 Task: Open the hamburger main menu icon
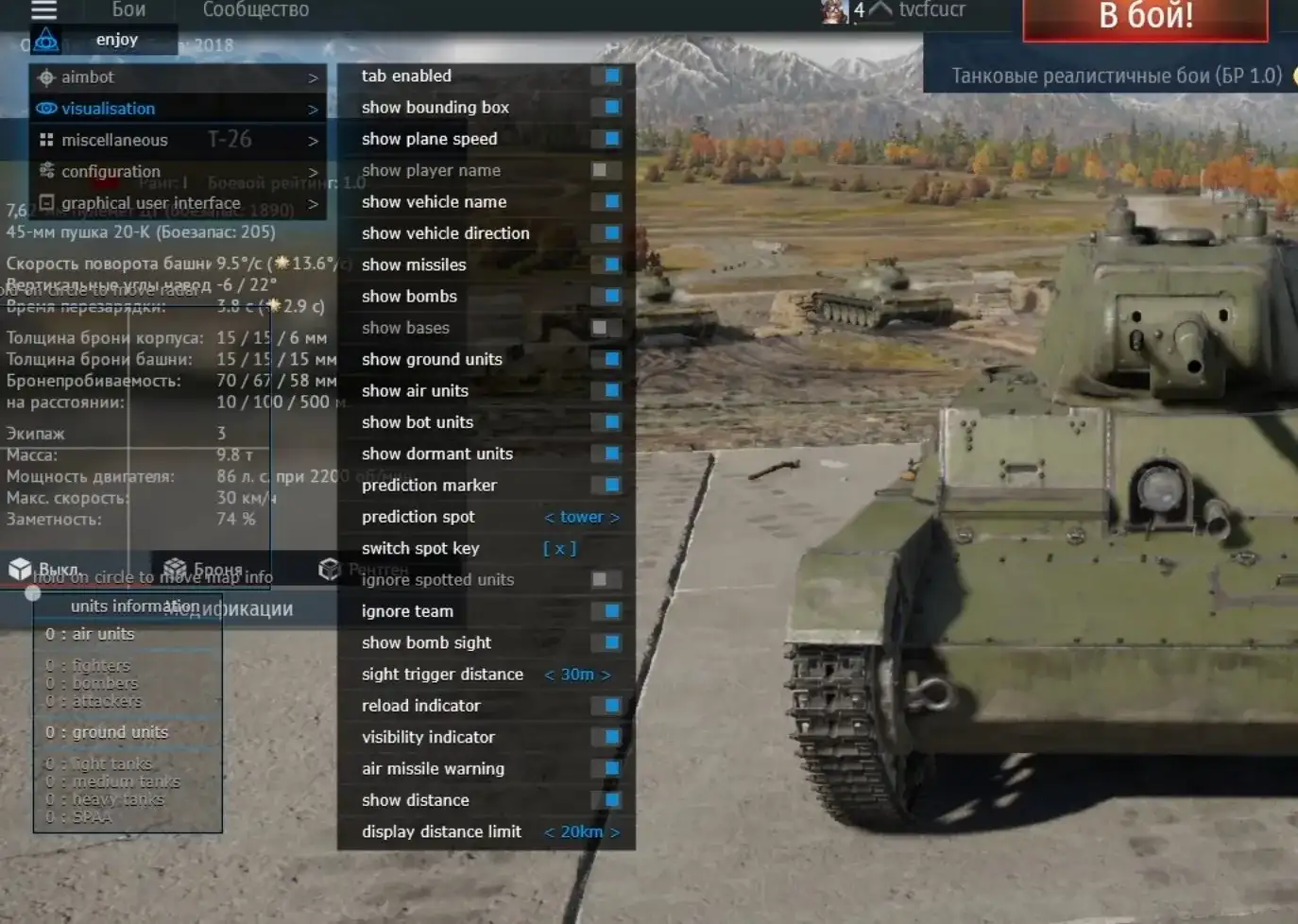44,10
